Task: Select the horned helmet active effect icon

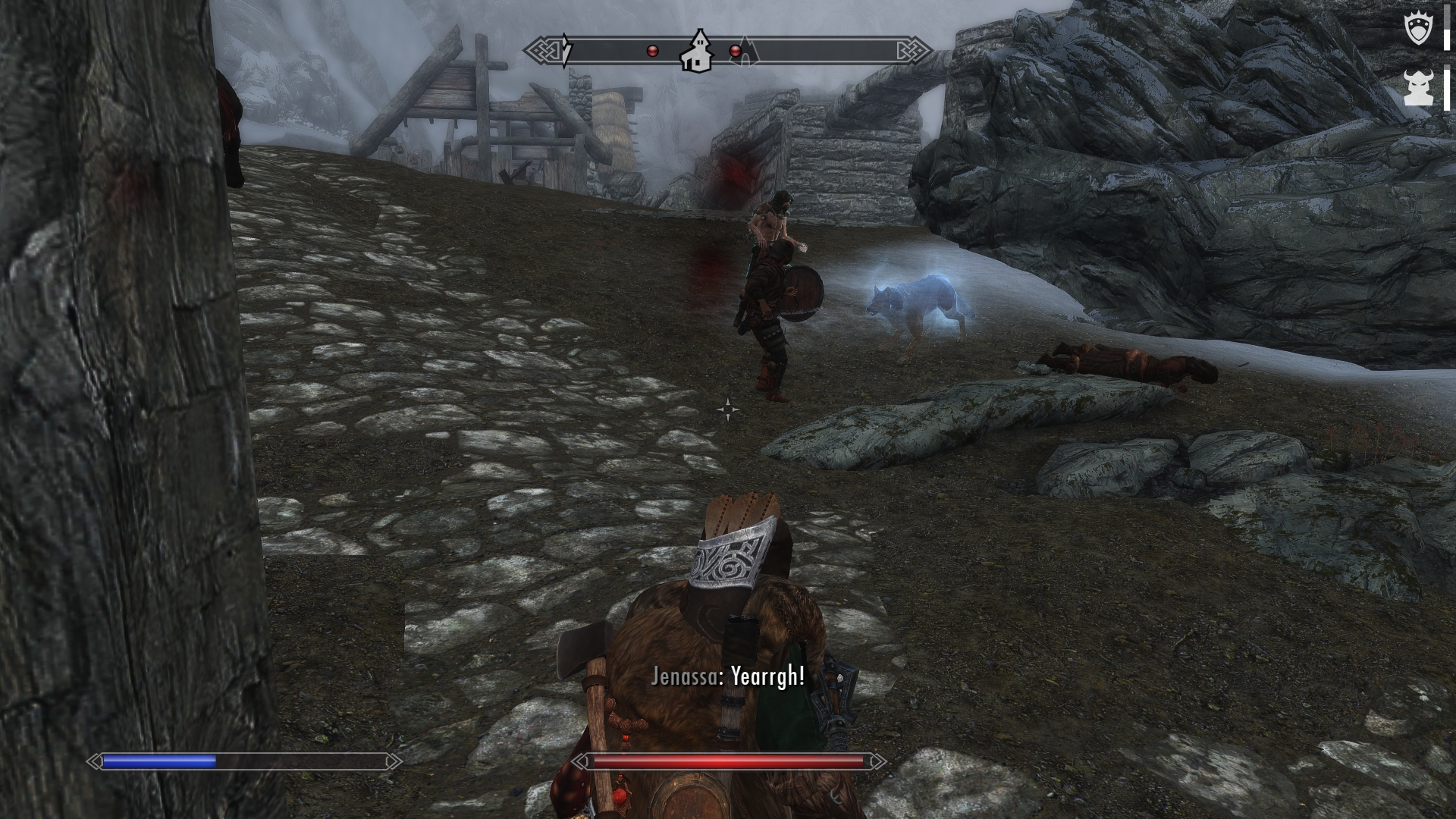Action: point(1417,87)
